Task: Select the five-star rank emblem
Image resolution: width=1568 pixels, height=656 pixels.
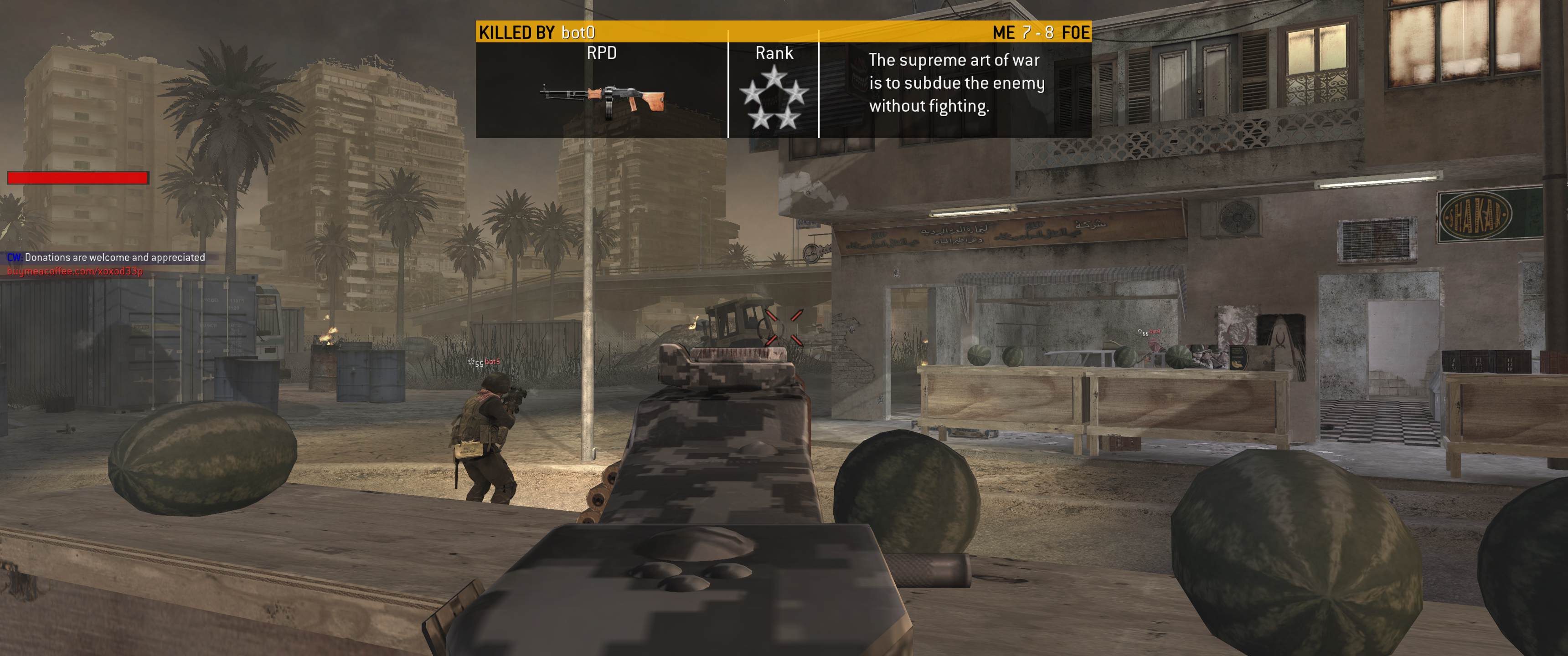Action: 774,97
